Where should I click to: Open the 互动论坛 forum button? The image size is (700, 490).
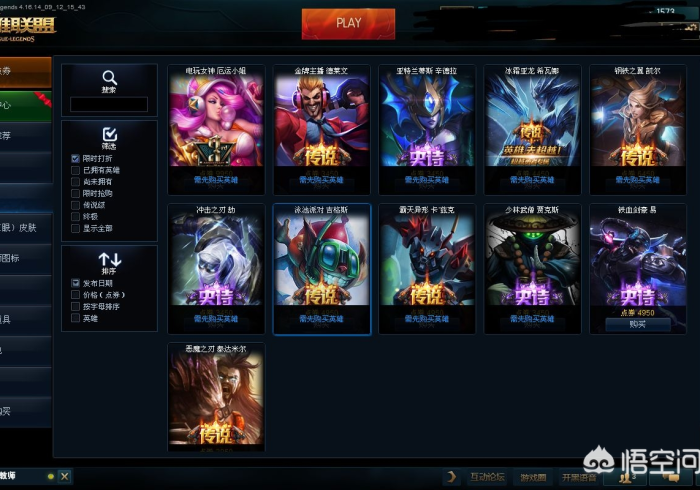click(x=487, y=477)
